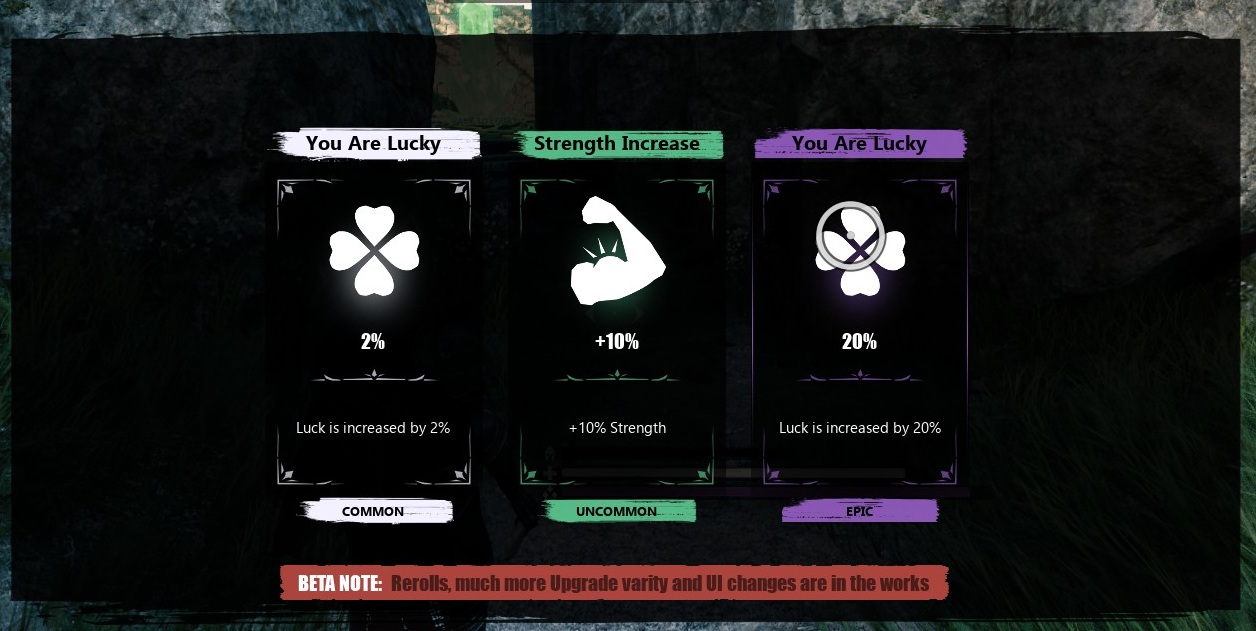Screen dimensions: 1256x631
Task: Select the Strength Increase upgrade card
Action: click(x=616, y=332)
